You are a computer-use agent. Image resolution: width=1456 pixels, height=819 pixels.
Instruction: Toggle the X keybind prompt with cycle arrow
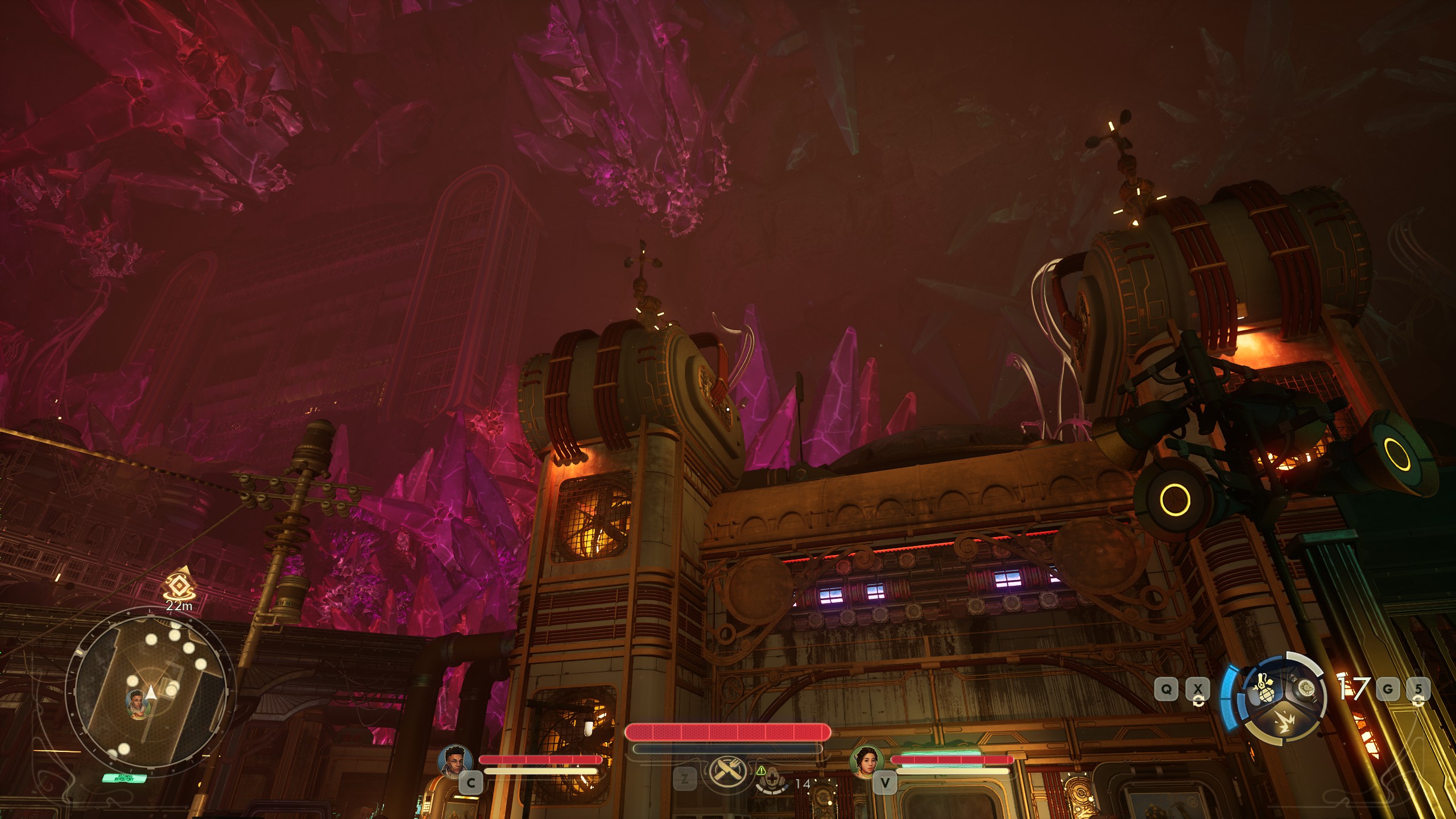pyautogui.click(x=1198, y=688)
